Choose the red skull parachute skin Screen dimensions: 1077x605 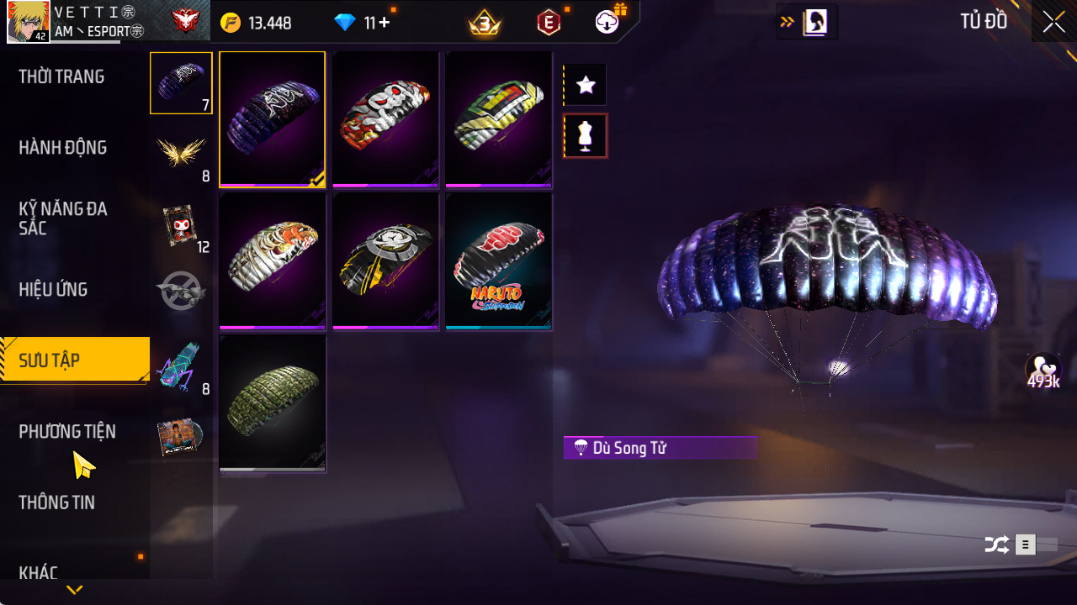click(386, 119)
